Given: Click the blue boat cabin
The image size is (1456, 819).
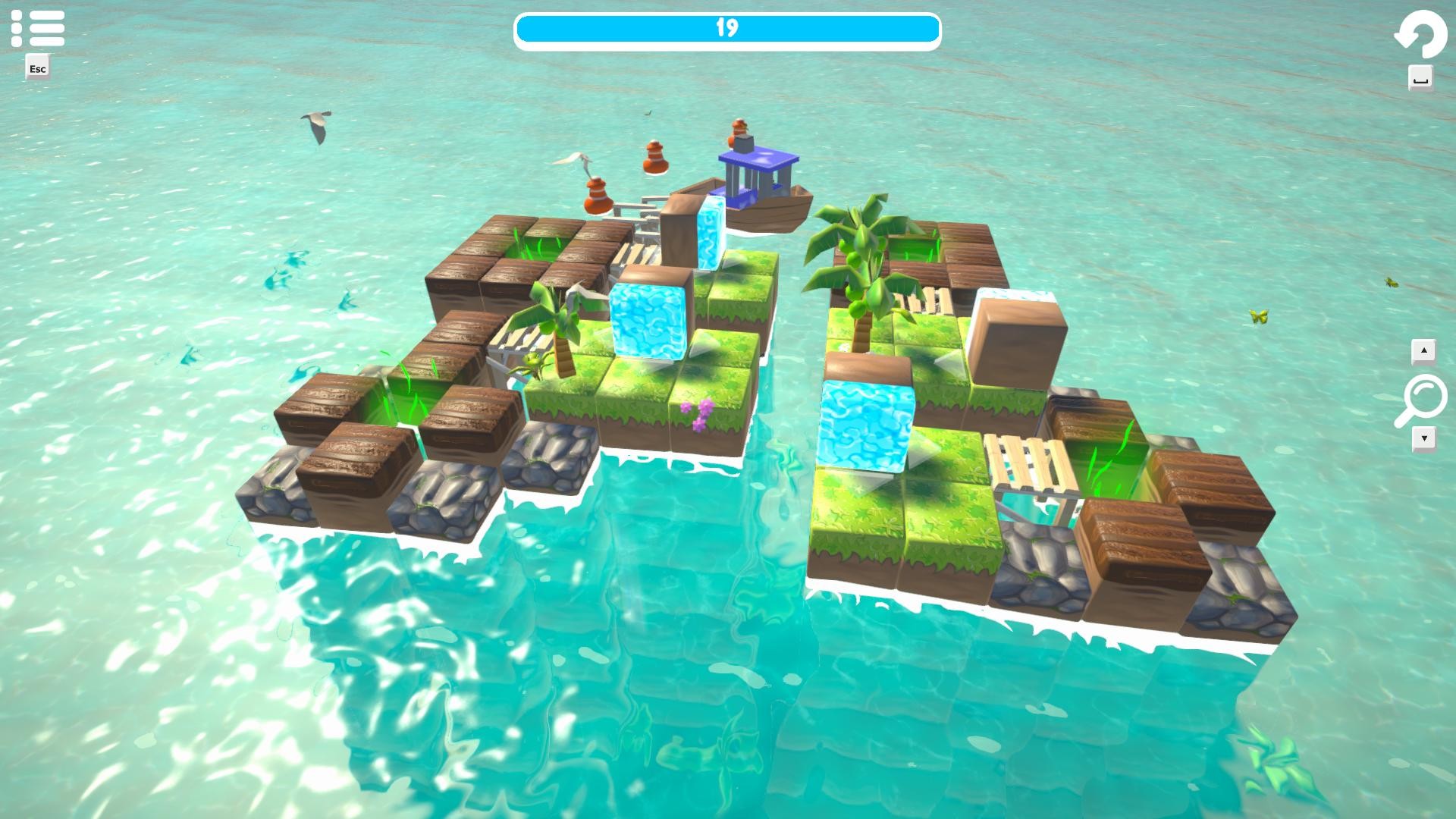Looking at the screenshot, I should coord(758,174).
